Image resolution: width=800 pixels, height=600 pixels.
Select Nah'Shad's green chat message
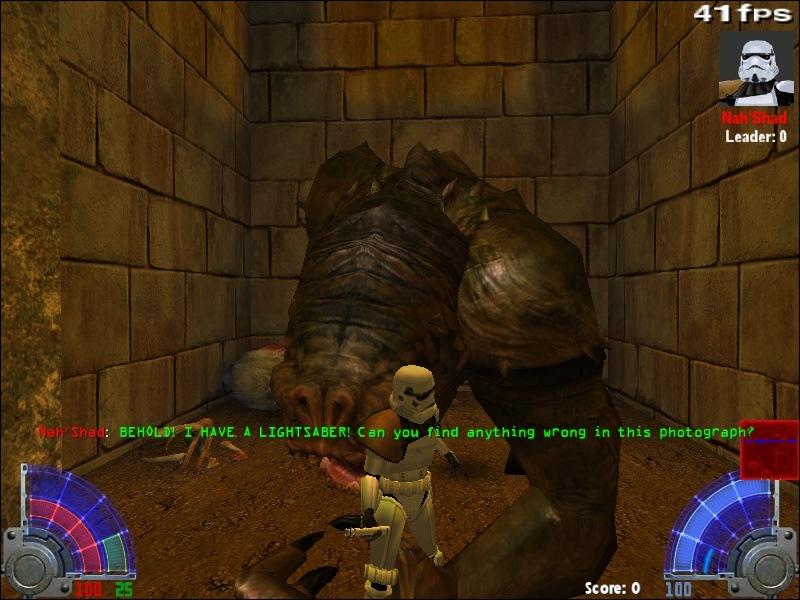tap(435, 432)
